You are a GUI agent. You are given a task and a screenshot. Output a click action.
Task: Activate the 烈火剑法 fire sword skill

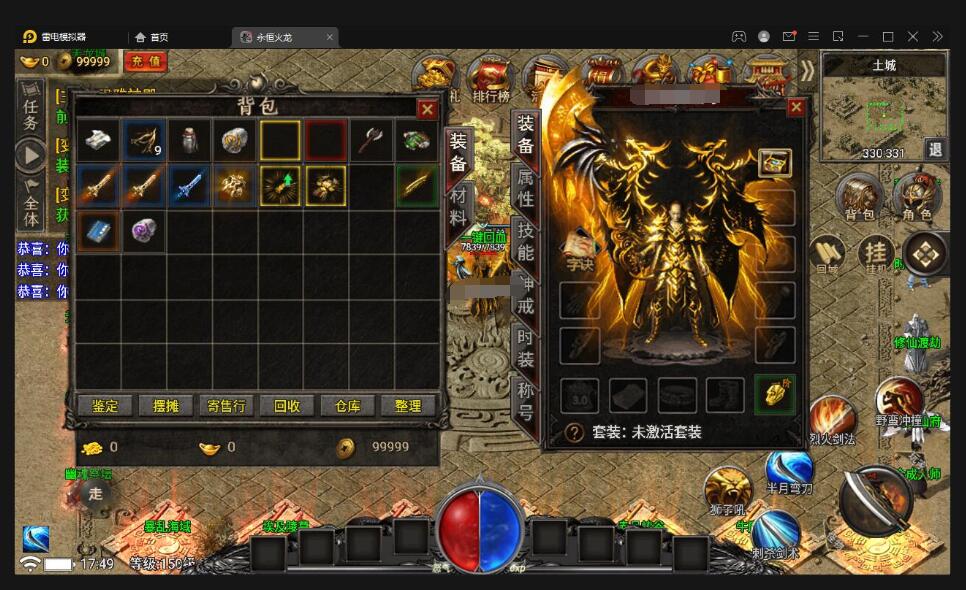point(831,418)
